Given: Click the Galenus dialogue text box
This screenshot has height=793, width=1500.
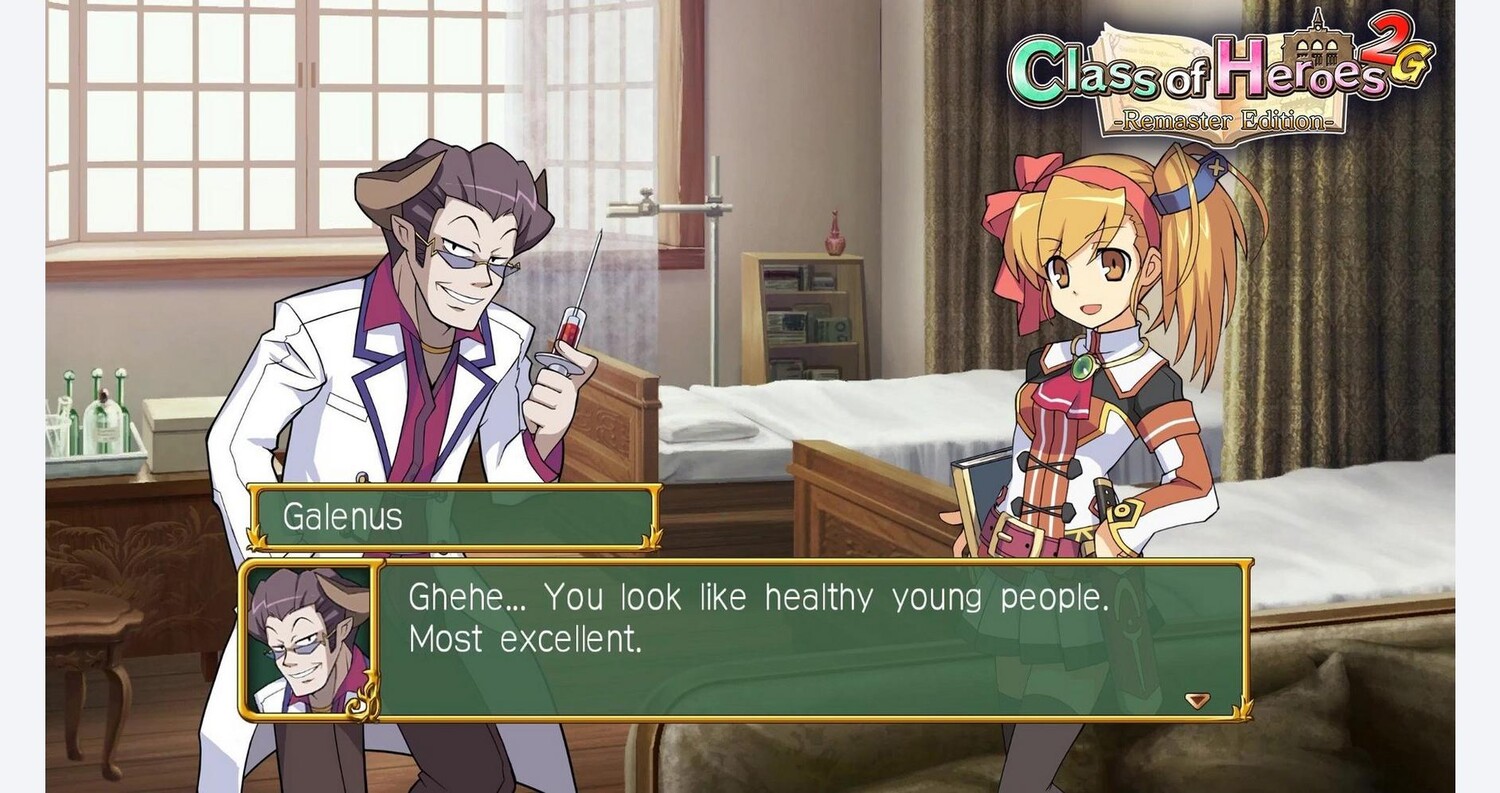Looking at the screenshot, I should pyautogui.click(x=812, y=640).
